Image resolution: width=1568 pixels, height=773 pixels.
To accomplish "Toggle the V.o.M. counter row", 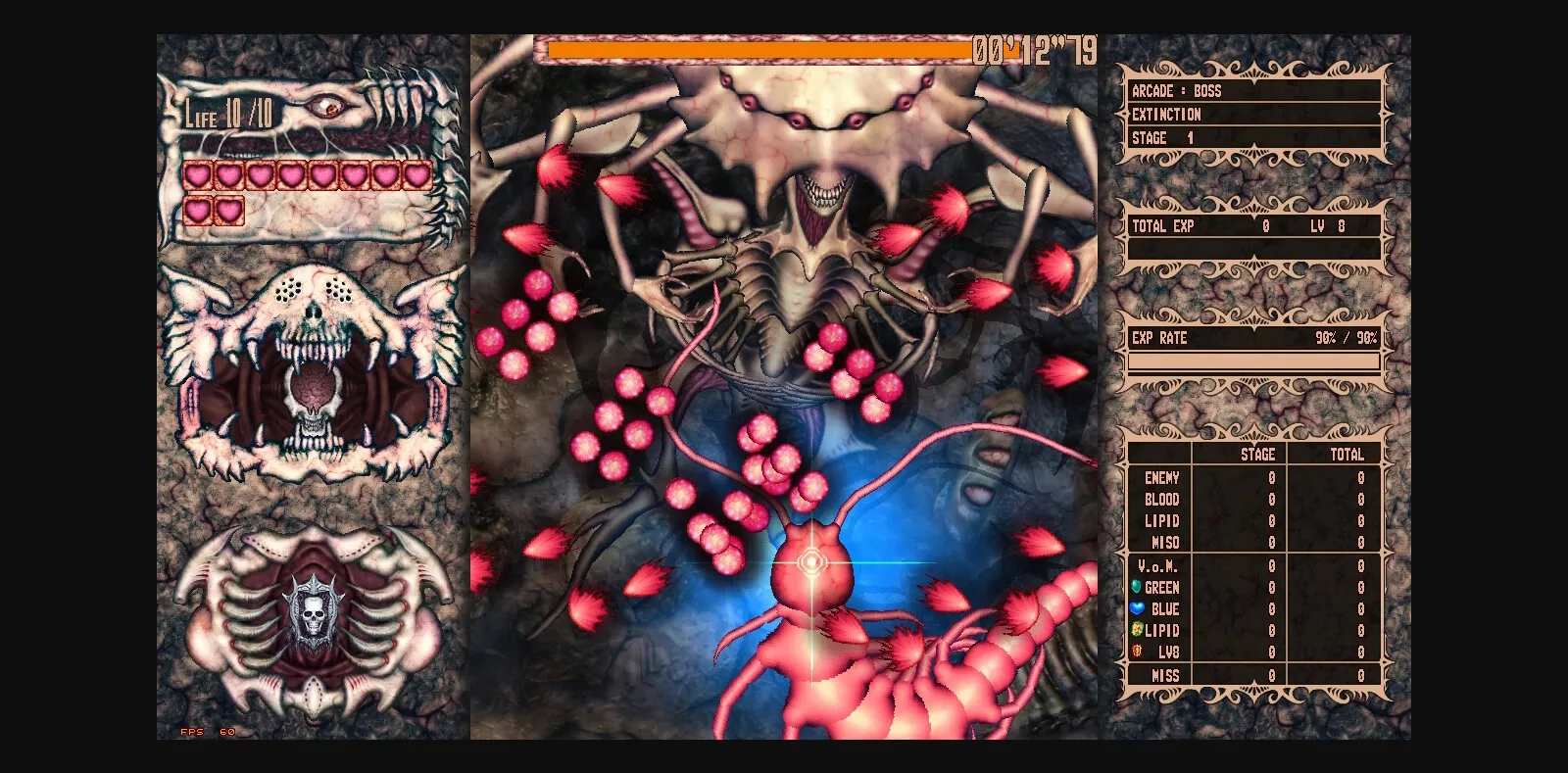I will coord(1159,565).
